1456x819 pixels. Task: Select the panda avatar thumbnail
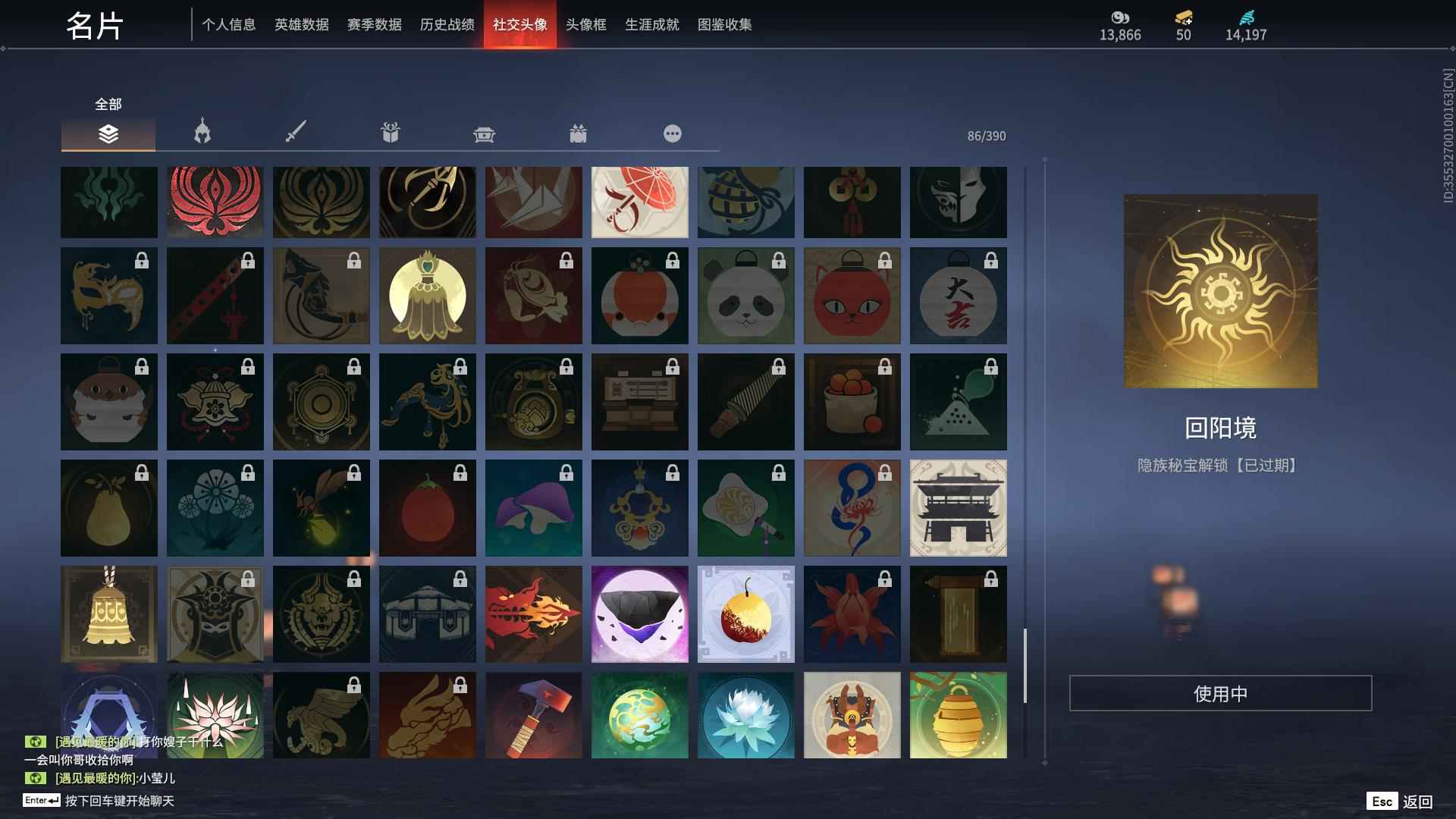coord(745,295)
